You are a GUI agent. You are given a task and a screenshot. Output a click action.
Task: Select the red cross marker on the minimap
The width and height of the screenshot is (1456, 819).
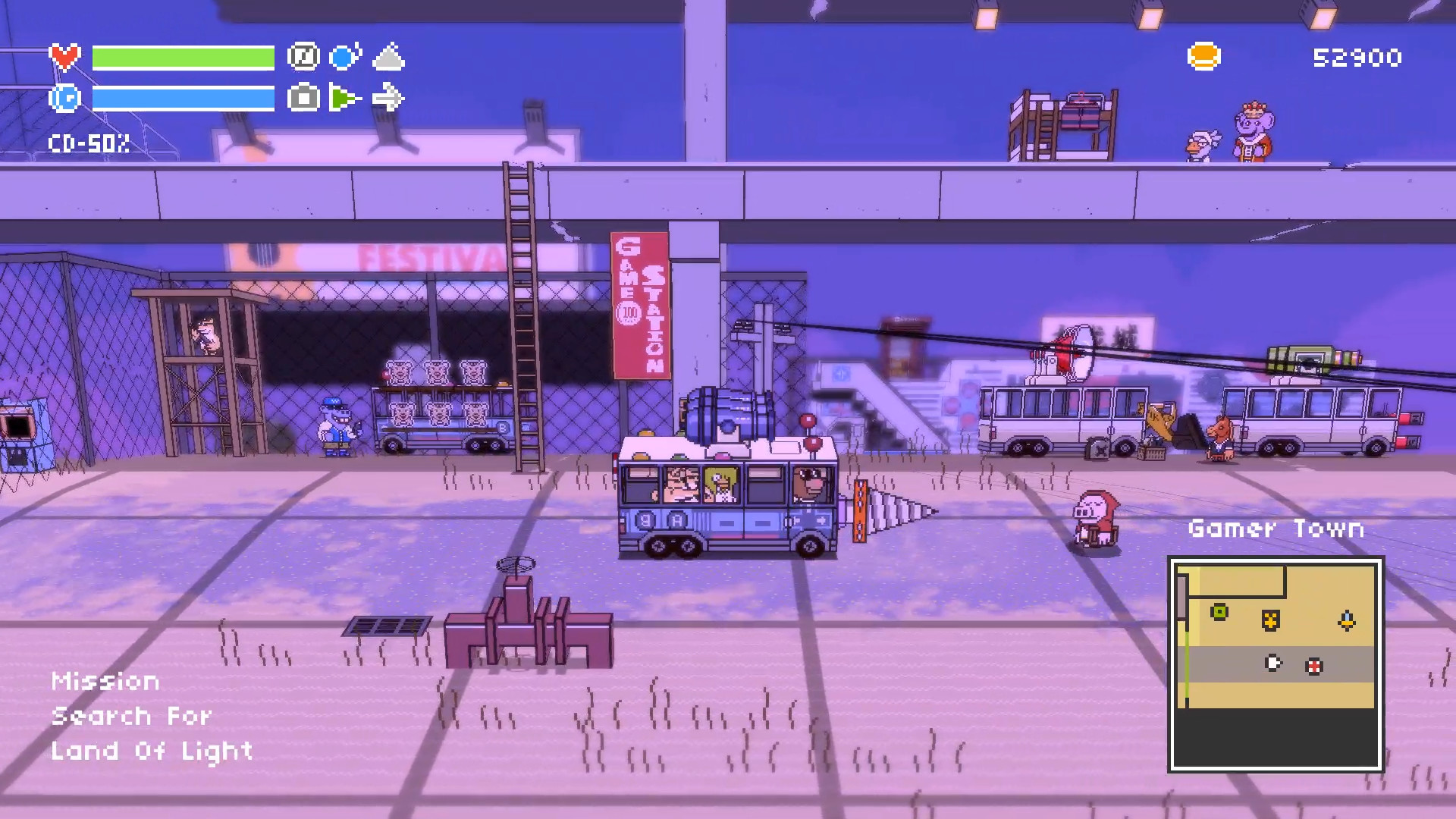[1314, 667]
